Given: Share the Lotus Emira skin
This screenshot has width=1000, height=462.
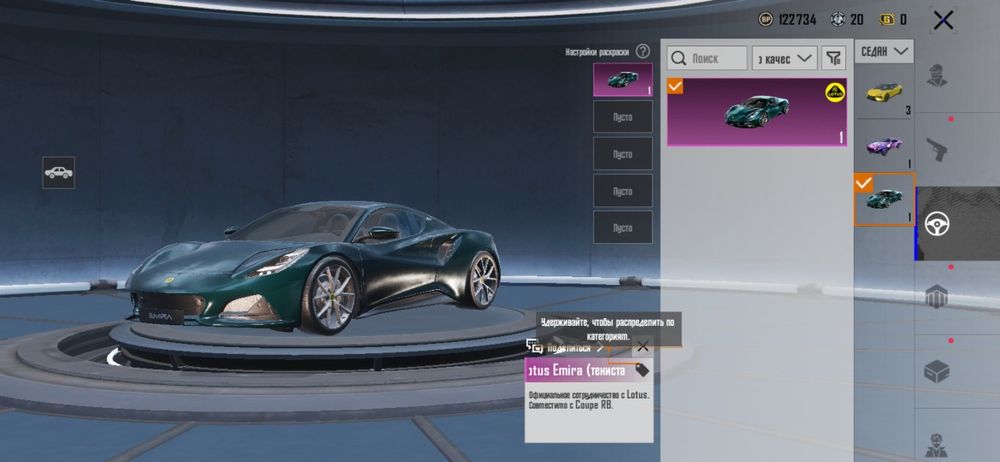Looking at the screenshot, I should coord(567,347).
